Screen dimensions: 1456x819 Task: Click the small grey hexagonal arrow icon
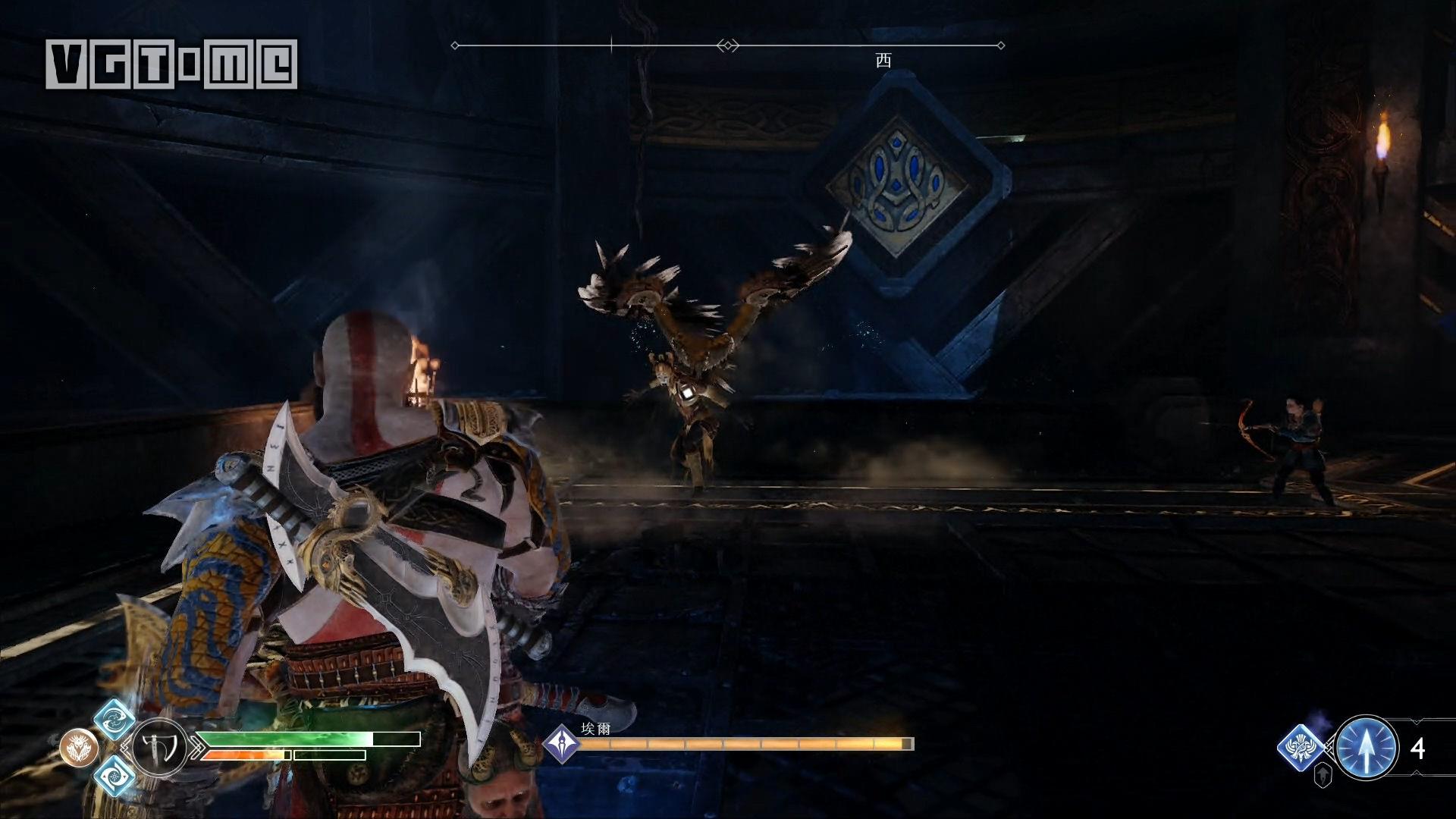click(1323, 775)
